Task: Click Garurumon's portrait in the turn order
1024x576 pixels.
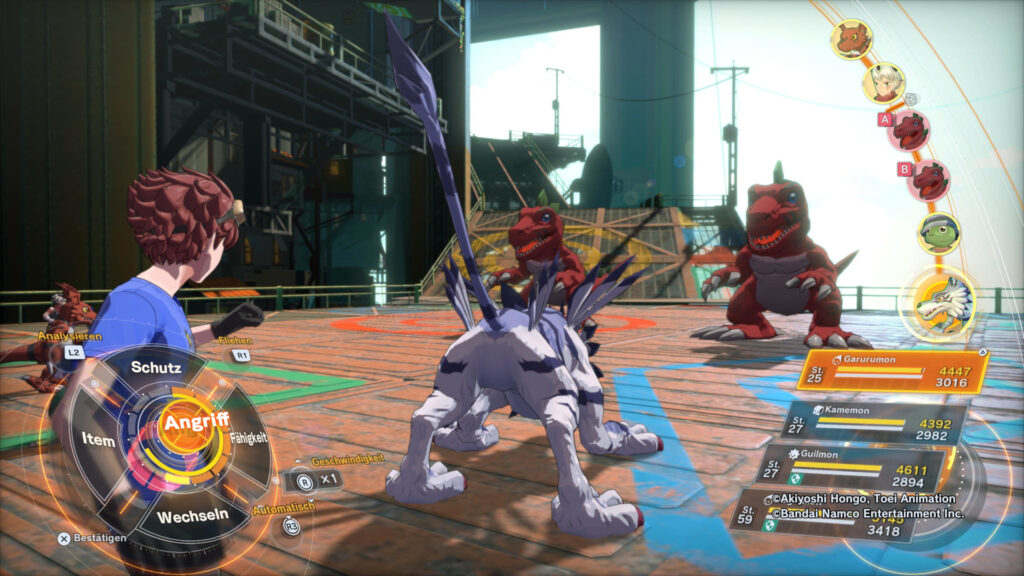Action: pos(939,304)
